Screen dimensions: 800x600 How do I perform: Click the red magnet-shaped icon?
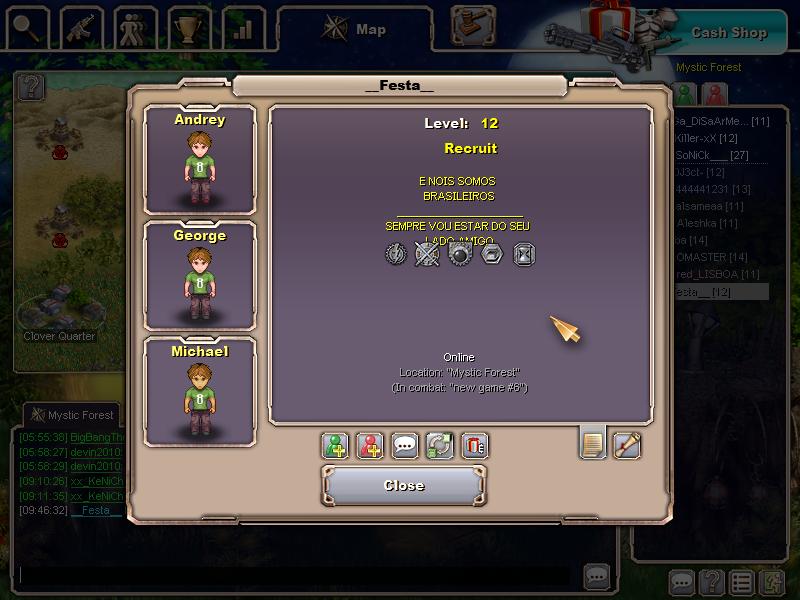click(474, 445)
